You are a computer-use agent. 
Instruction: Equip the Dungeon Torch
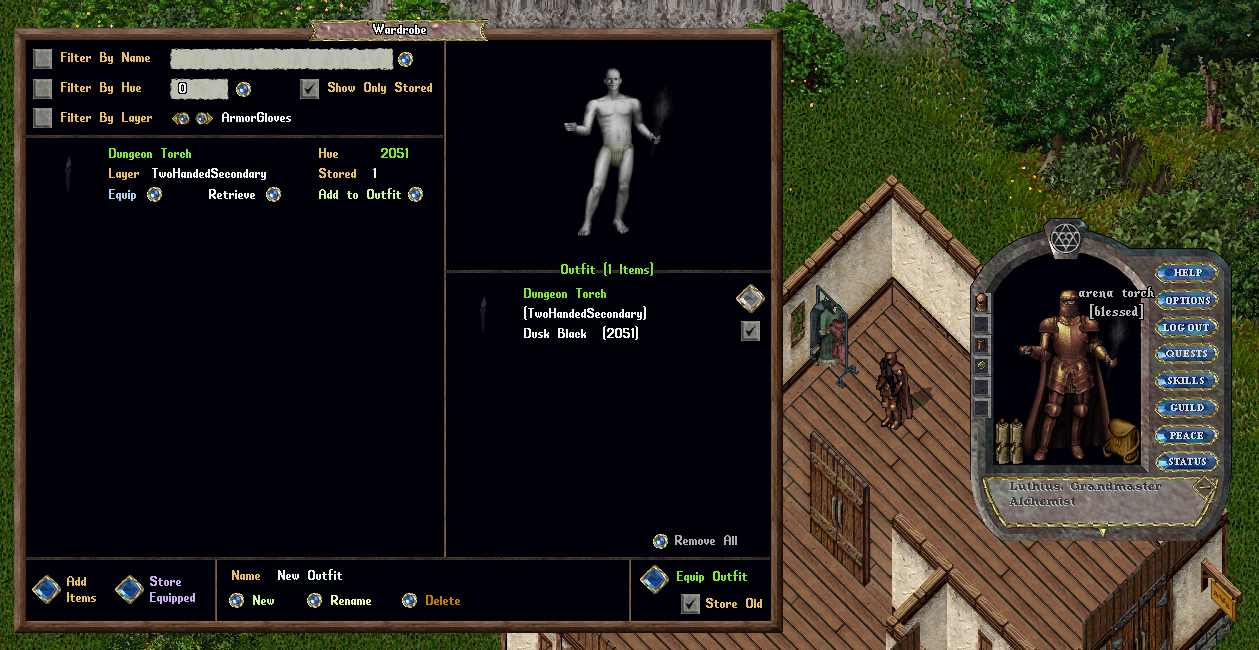(x=154, y=195)
